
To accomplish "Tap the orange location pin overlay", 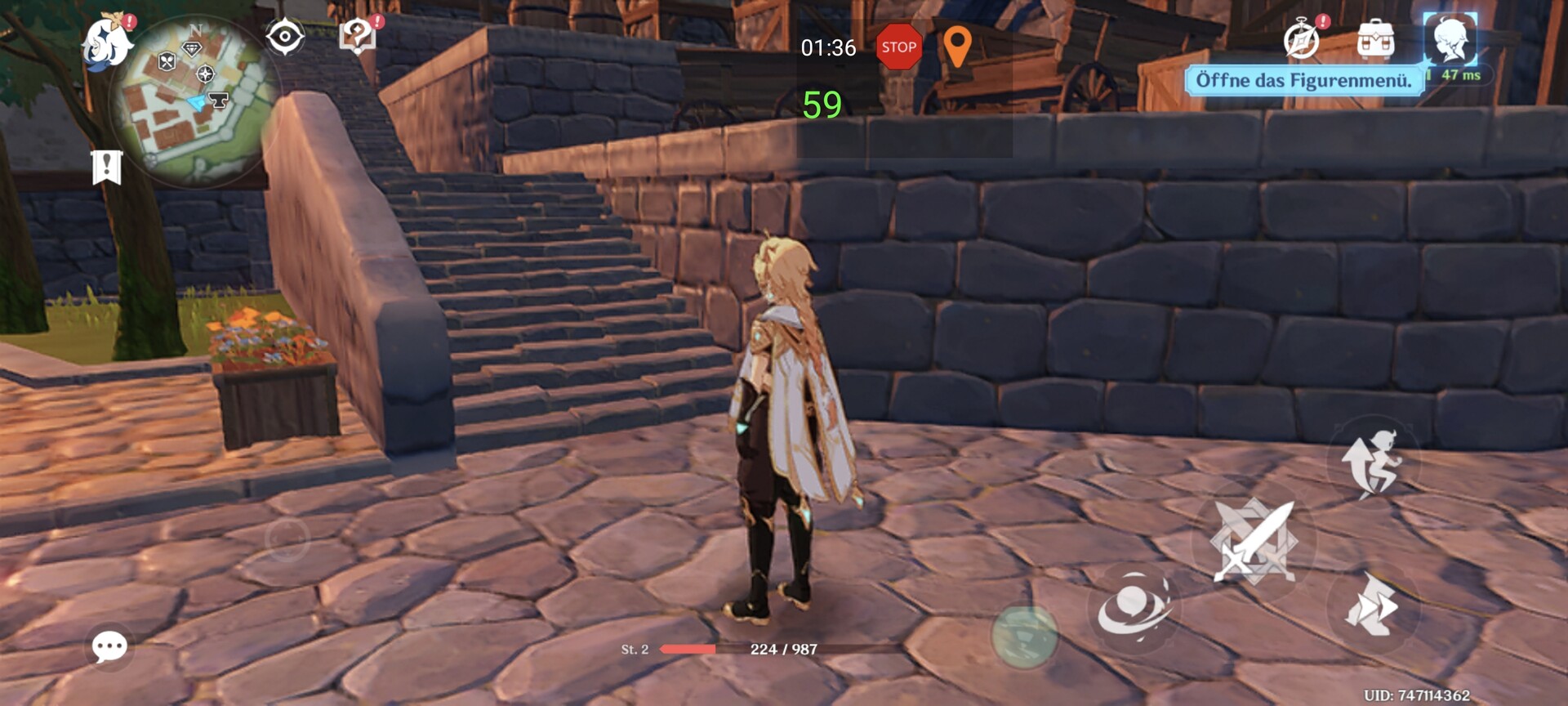I will tap(957, 46).
